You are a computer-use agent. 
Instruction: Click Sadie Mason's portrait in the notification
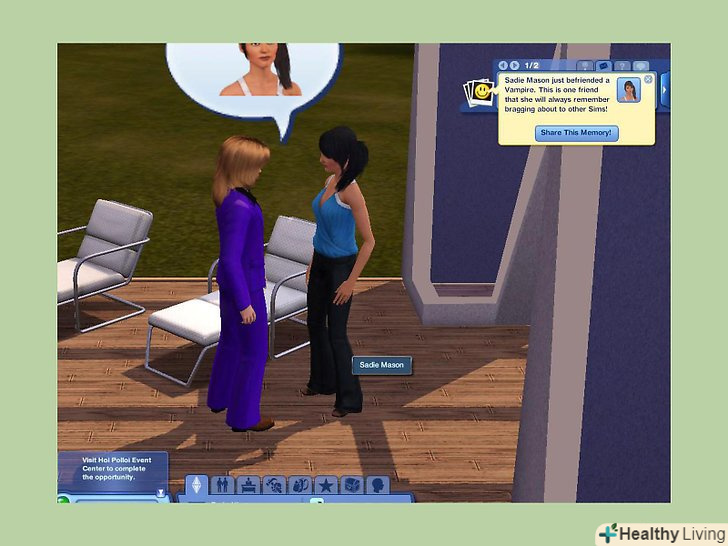point(629,90)
